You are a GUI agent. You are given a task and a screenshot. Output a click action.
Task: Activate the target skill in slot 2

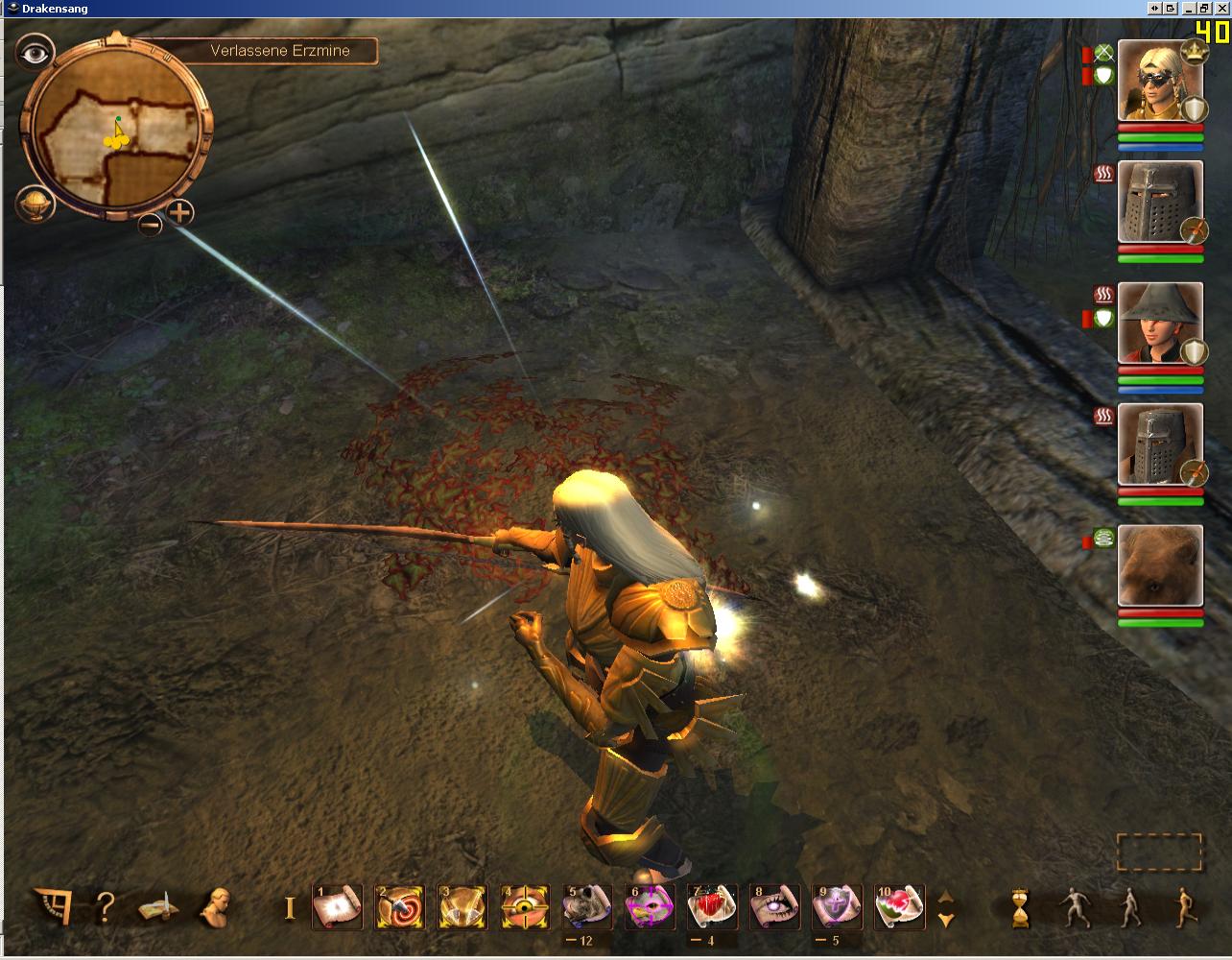coord(400,906)
